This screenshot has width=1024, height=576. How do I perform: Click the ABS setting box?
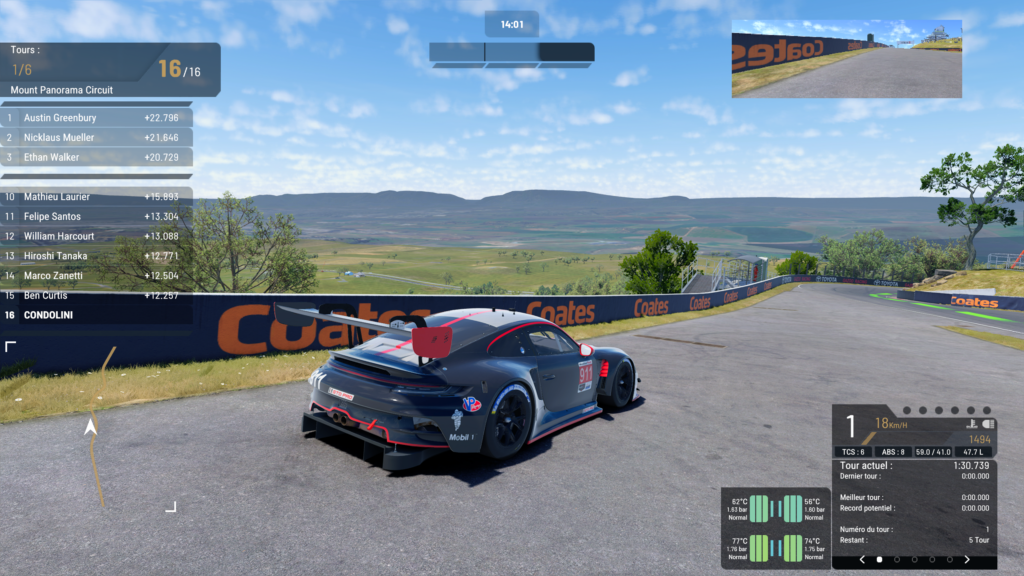pyautogui.click(x=895, y=452)
